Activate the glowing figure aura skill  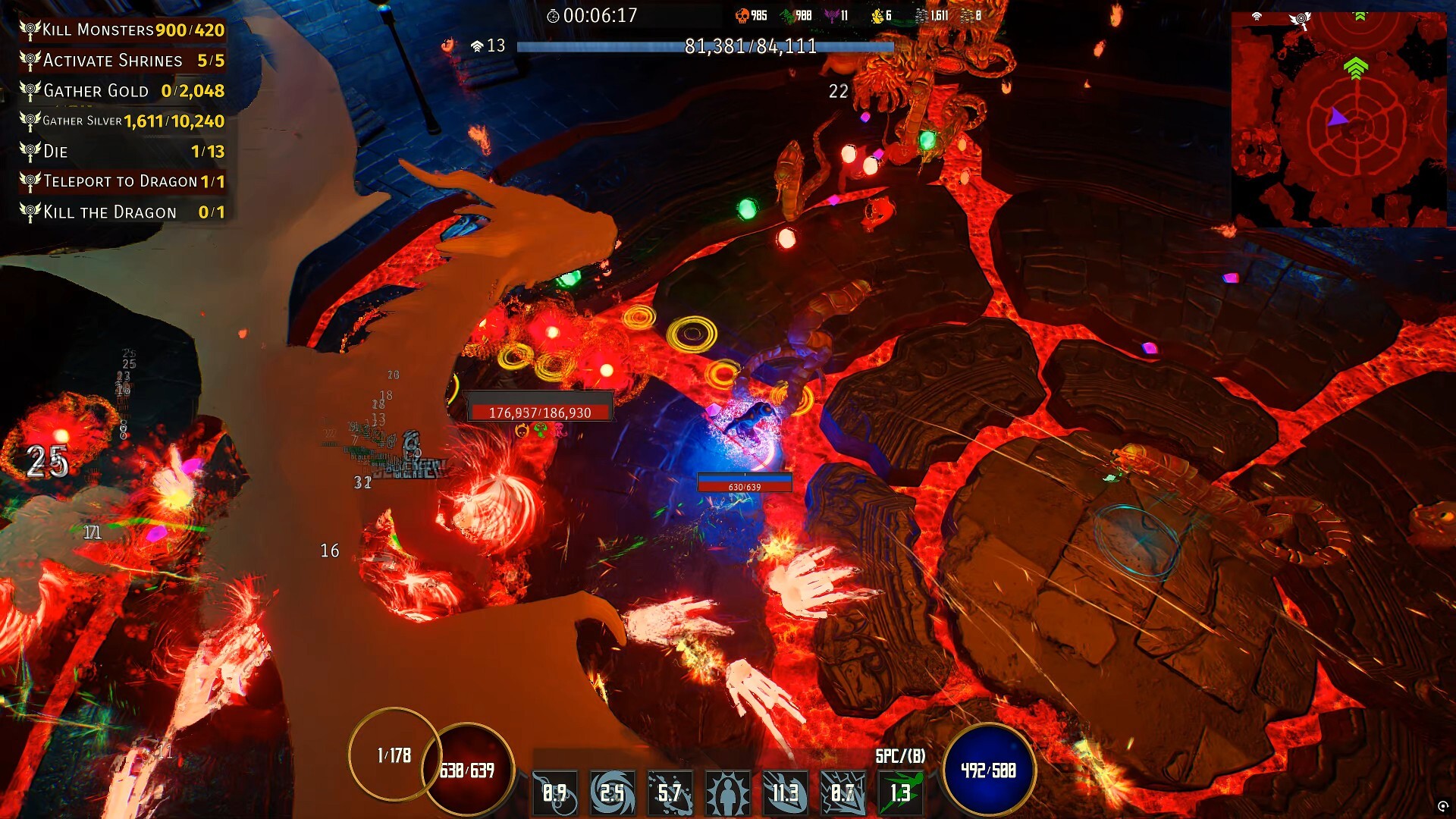pos(728,793)
